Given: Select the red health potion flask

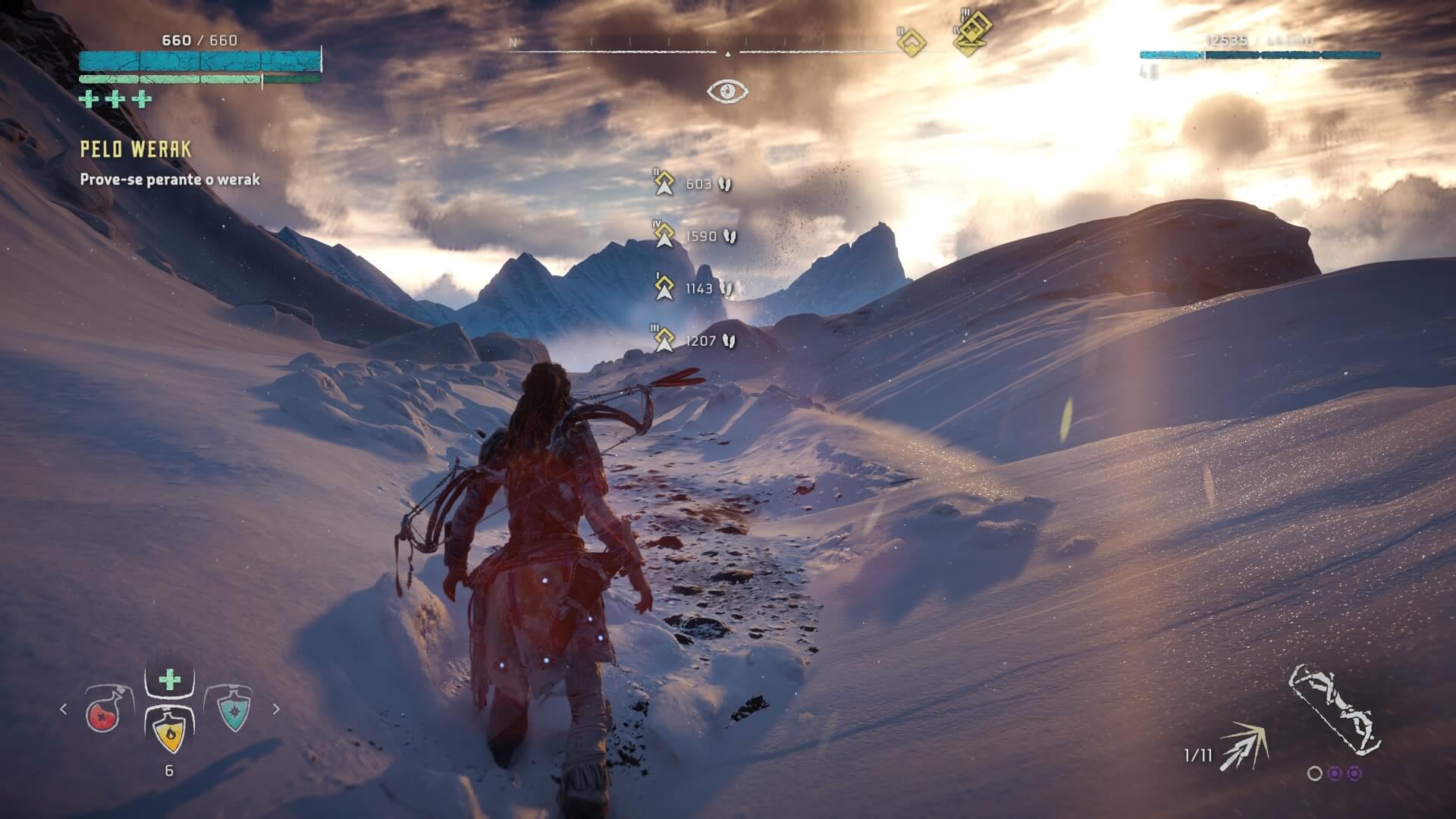Looking at the screenshot, I should 105,711.
